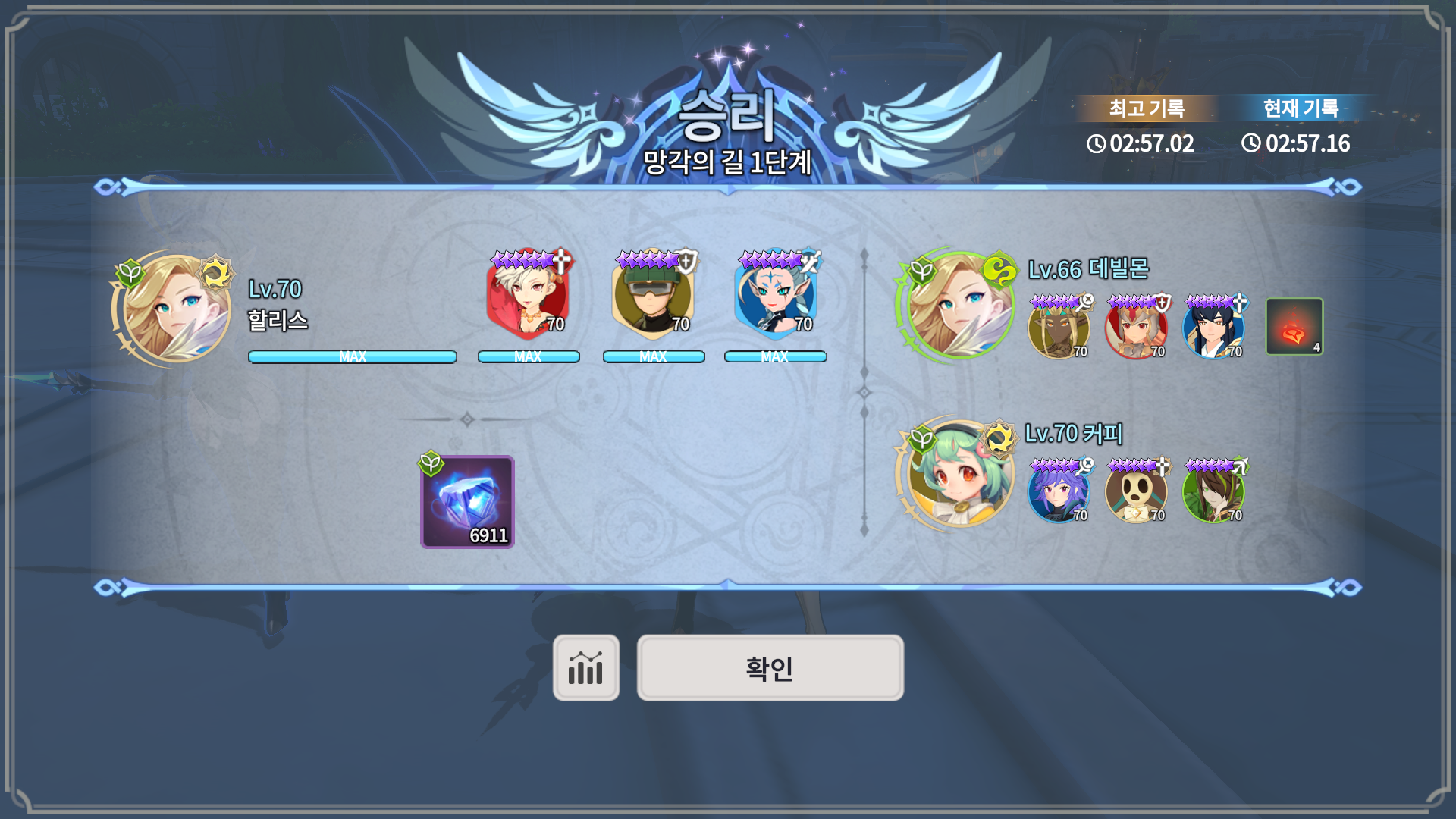1456x819 pixels.
Task: Confirm the victory with the 확인 button
Action: pos(770,668)
